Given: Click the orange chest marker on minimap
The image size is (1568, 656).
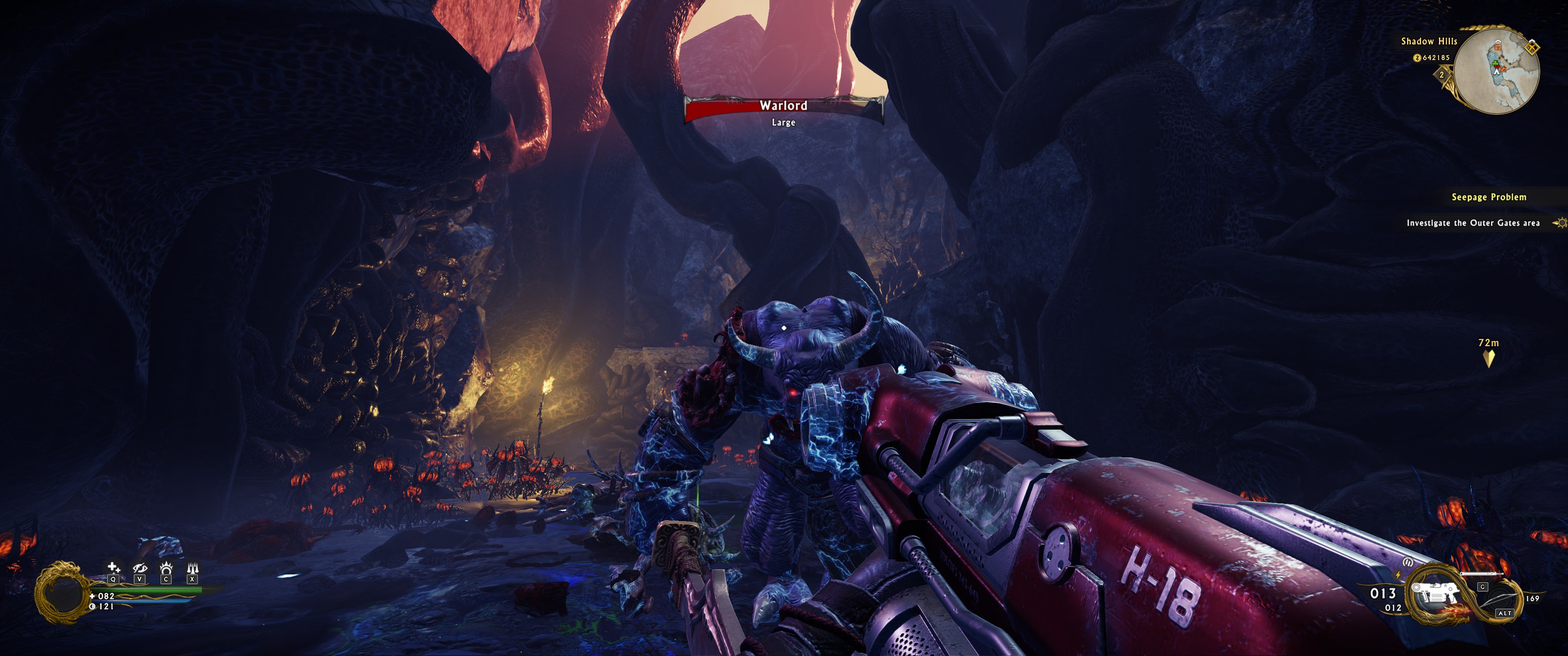Looking at the screenshot, I should coord(1497,47).
